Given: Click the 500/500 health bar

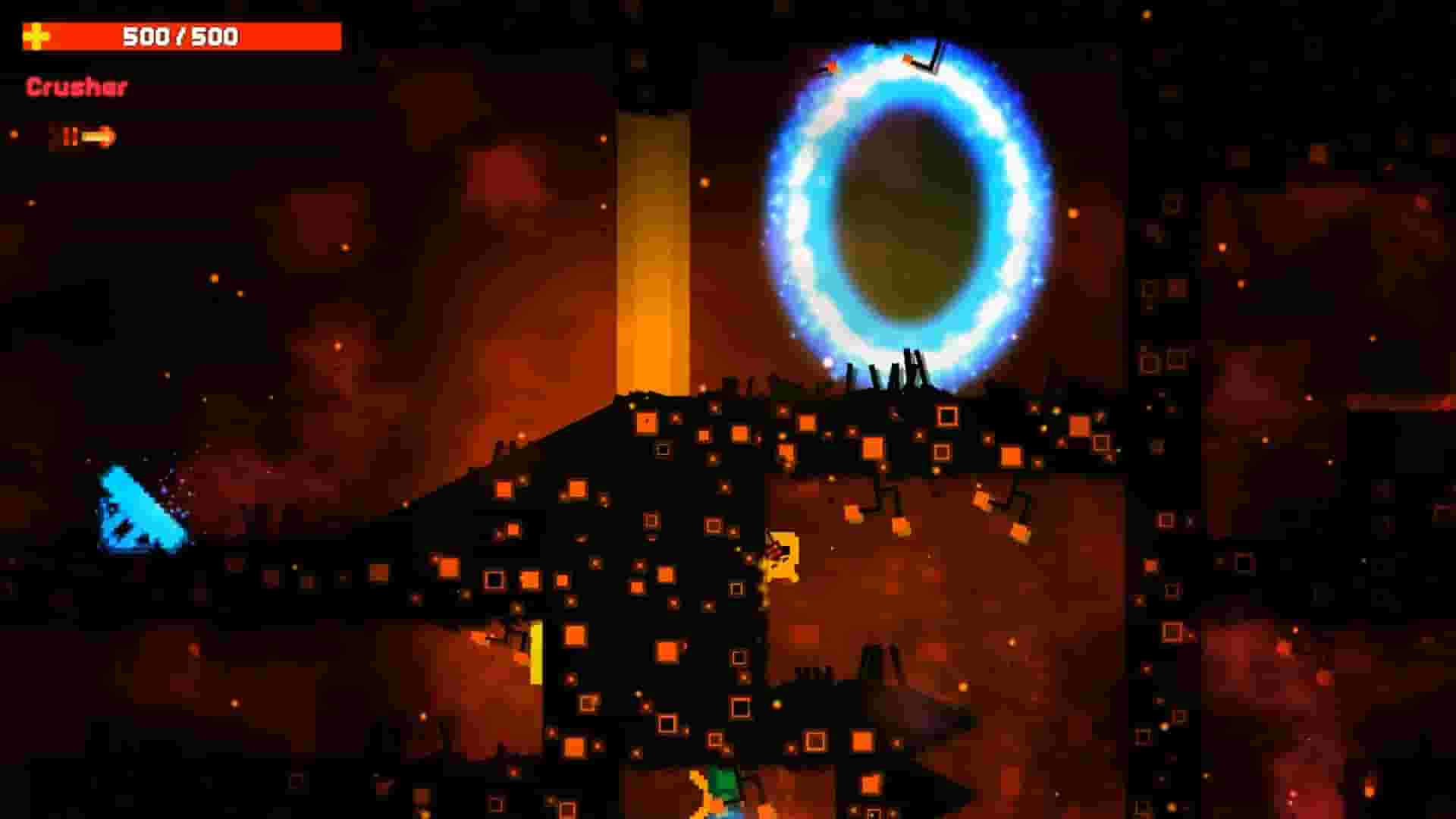Looking at the screenshot, I should (x=182, y=34).
